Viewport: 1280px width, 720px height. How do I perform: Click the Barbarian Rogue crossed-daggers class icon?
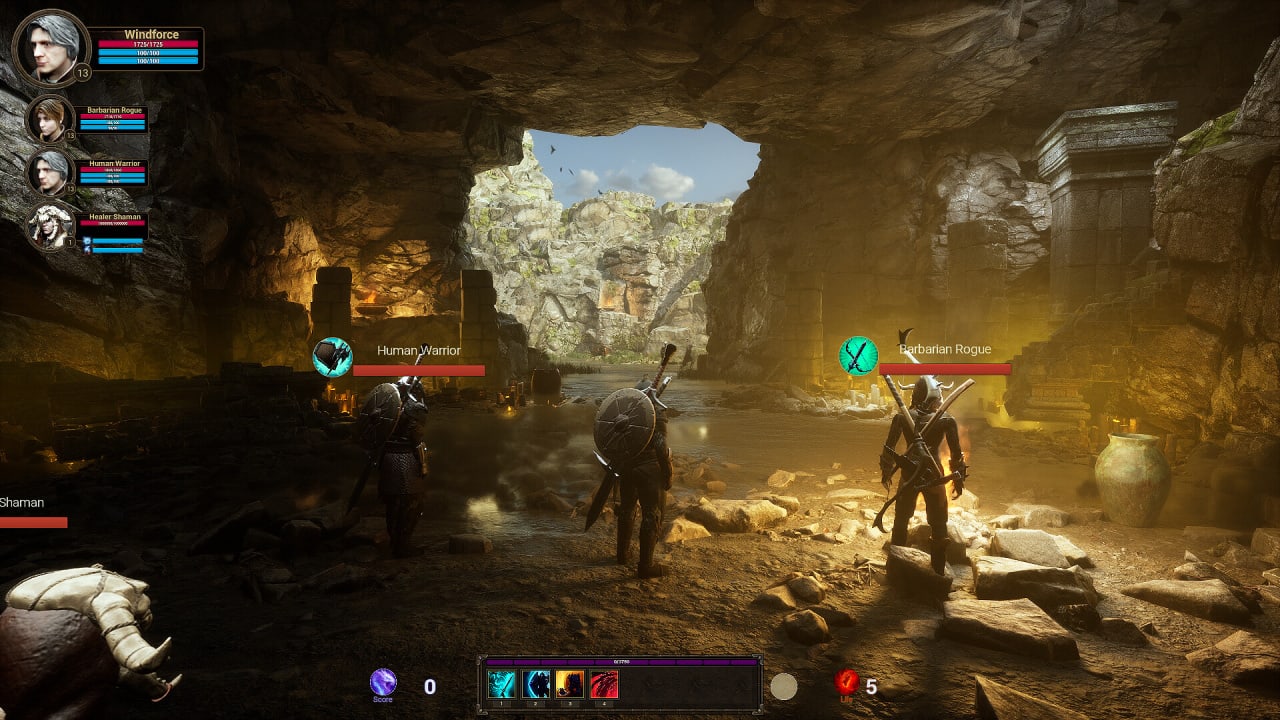[858, 356]
